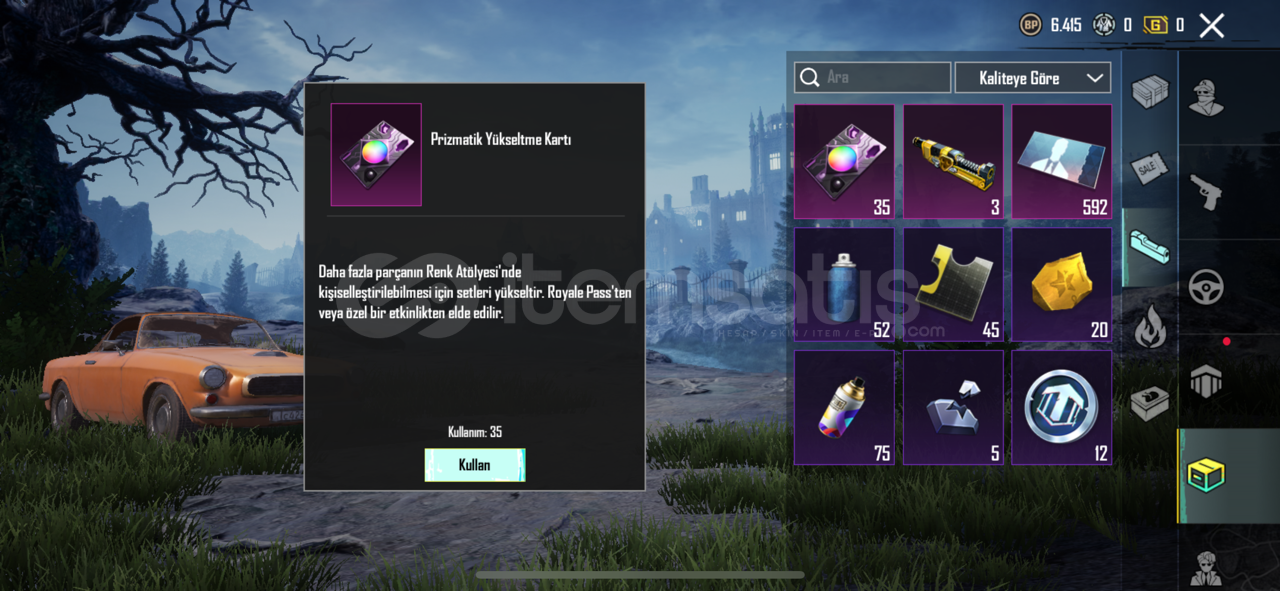Pick the silver crystal shard item
This screenshot has width=1280, height=591.
tap(953, 407)
